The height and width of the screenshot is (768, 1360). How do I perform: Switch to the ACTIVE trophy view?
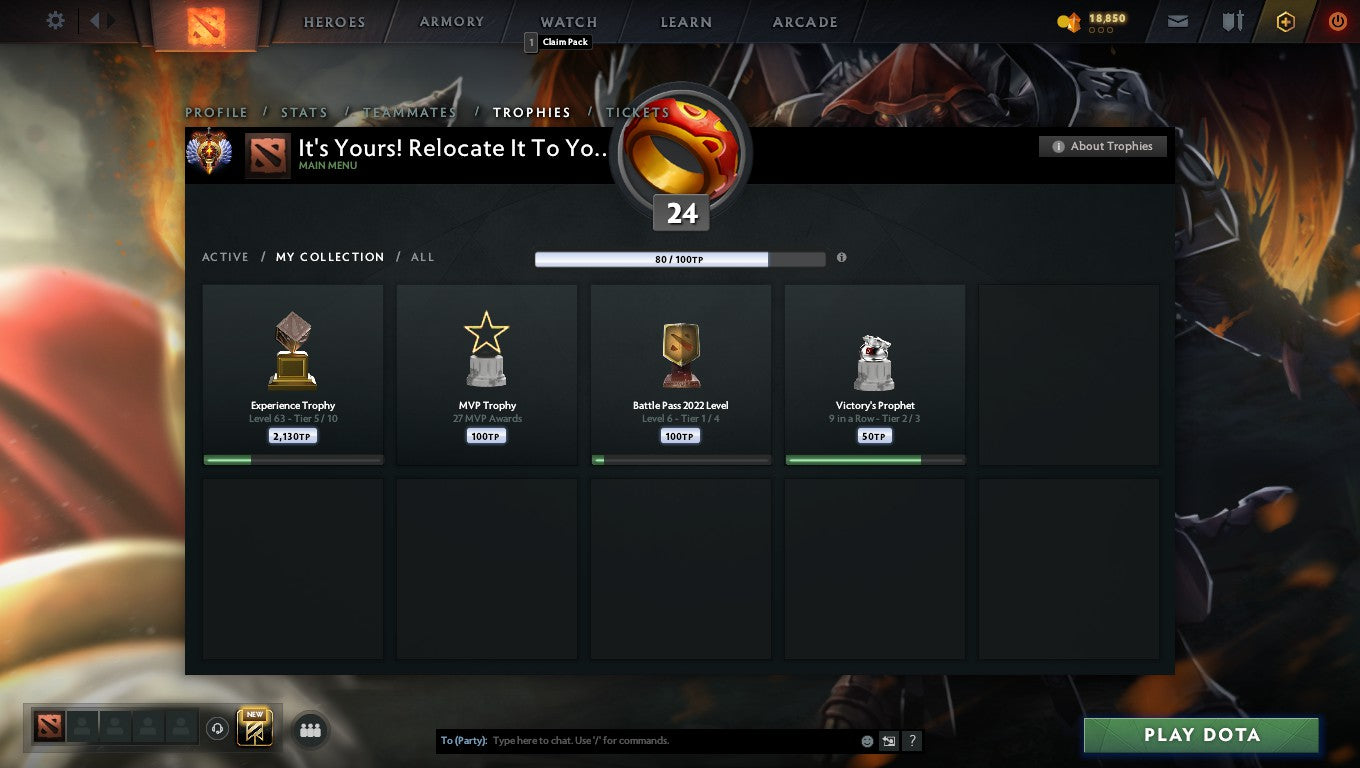pos(225,257)
